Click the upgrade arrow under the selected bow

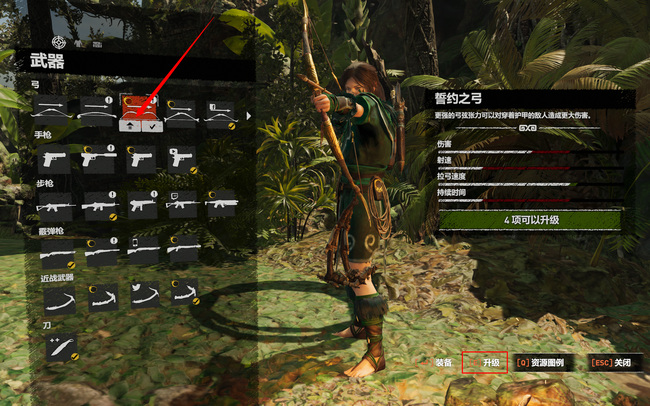pos(129,126)
